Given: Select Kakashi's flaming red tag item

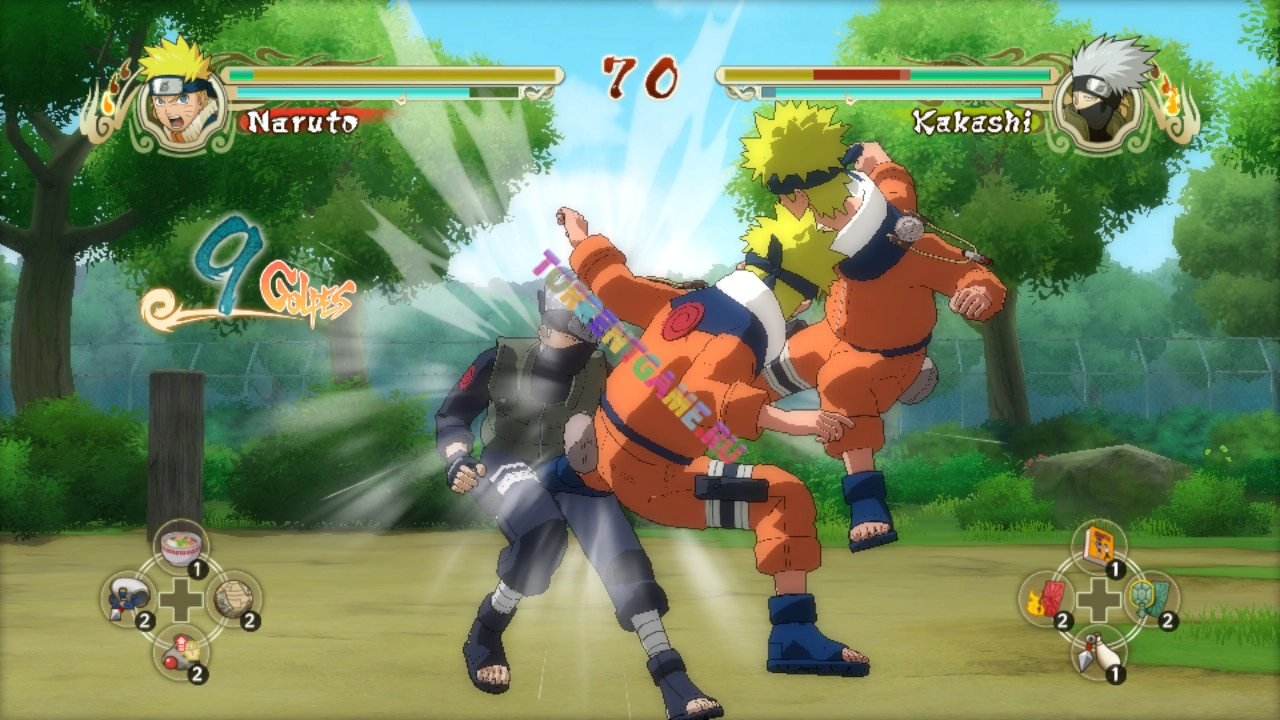Looking at the screenshot, I should (x=1046, y=599).
